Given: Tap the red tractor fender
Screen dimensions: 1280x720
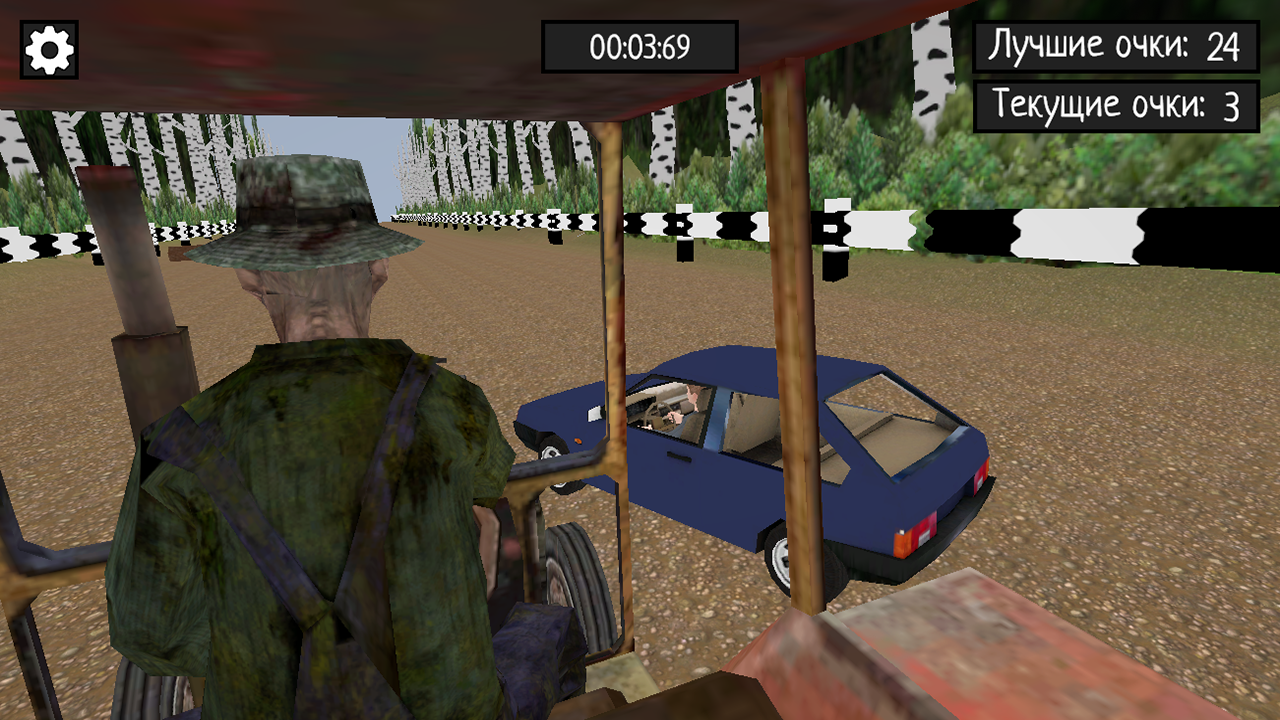Looking at the screenshot, I should 950,660.
